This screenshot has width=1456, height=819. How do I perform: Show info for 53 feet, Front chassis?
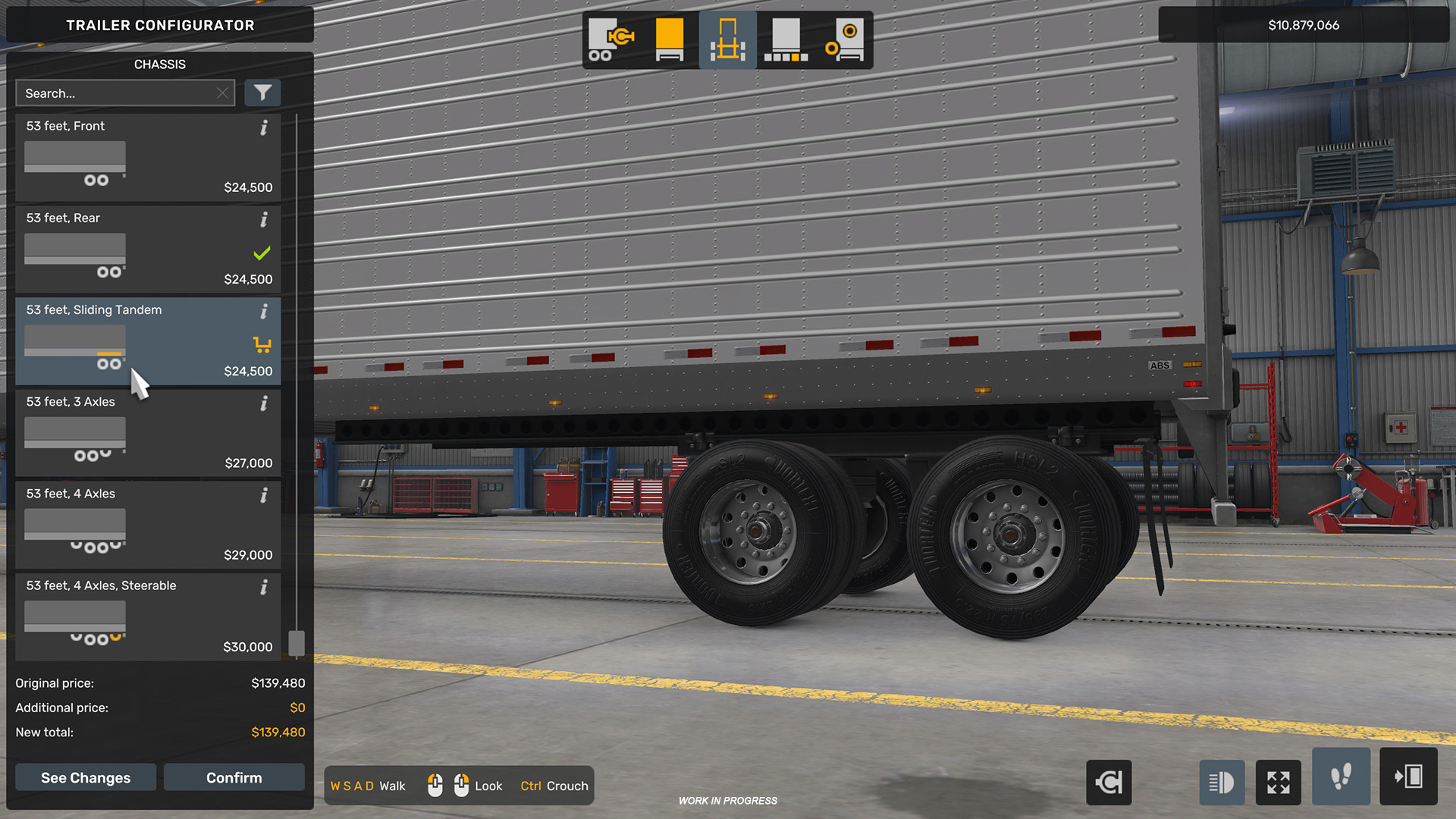[x=264, y=127]
